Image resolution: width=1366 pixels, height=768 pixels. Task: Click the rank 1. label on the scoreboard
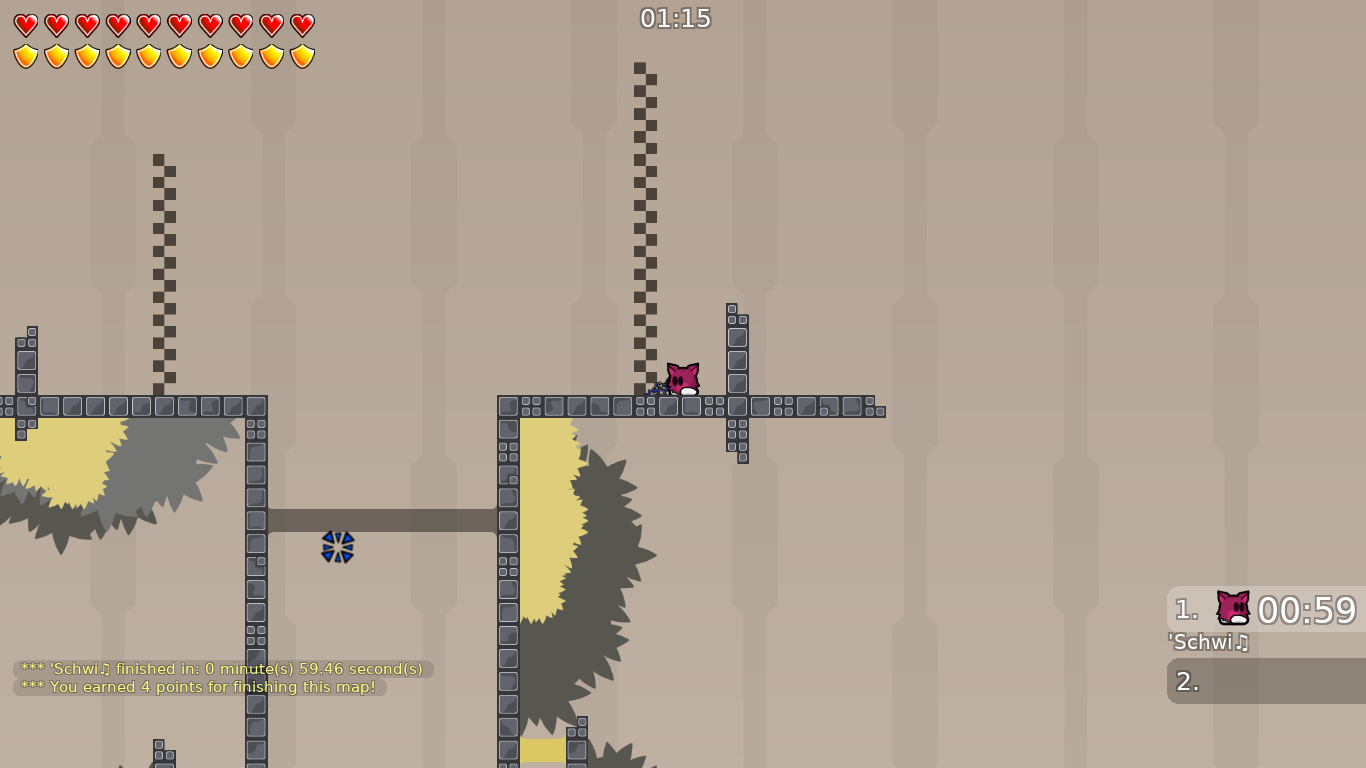click(1185, 610)
